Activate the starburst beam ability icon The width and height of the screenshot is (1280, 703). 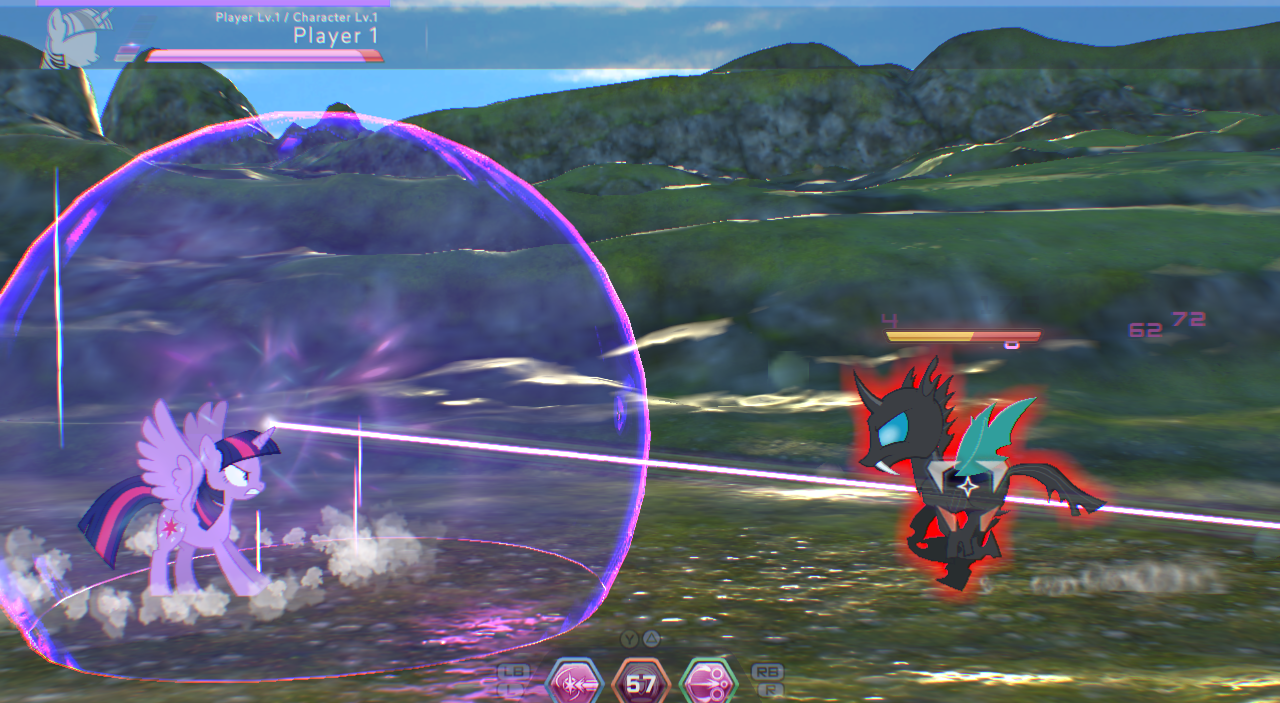[575, 684]
